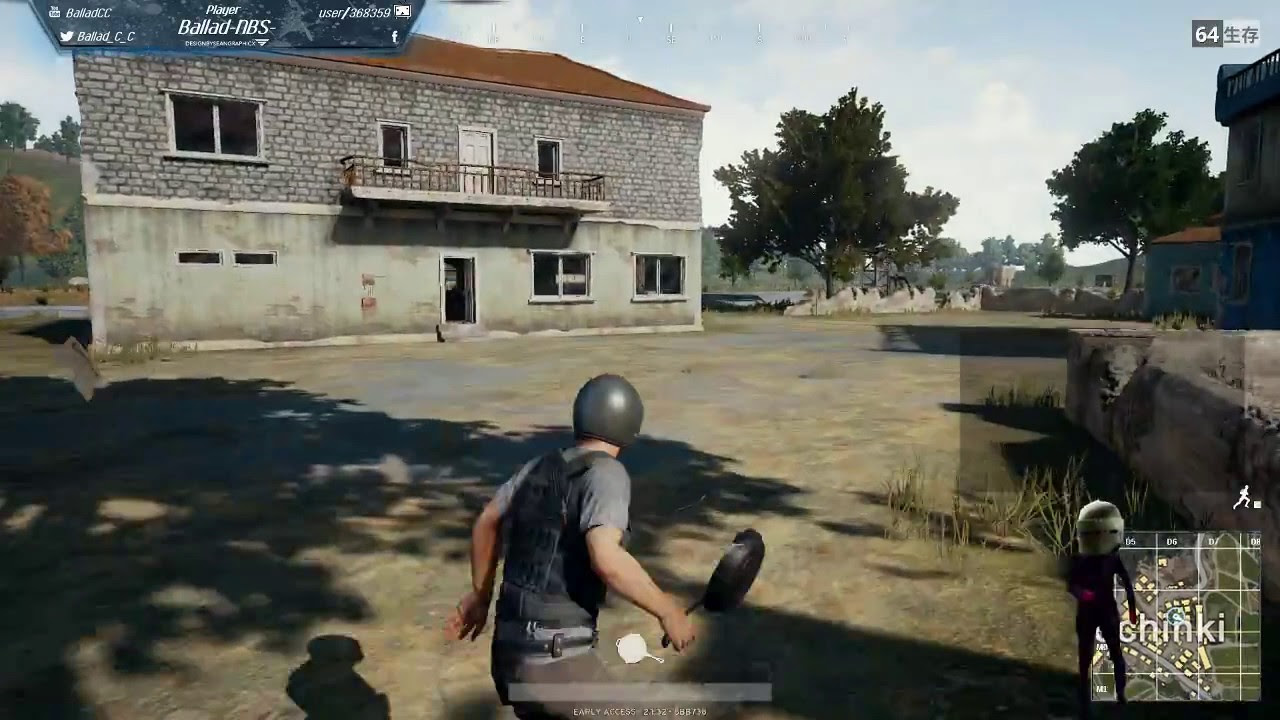This screenshot has height=720, width=1280.
Task: Click the mail icon beside user/368359
Action: (404, 11)
